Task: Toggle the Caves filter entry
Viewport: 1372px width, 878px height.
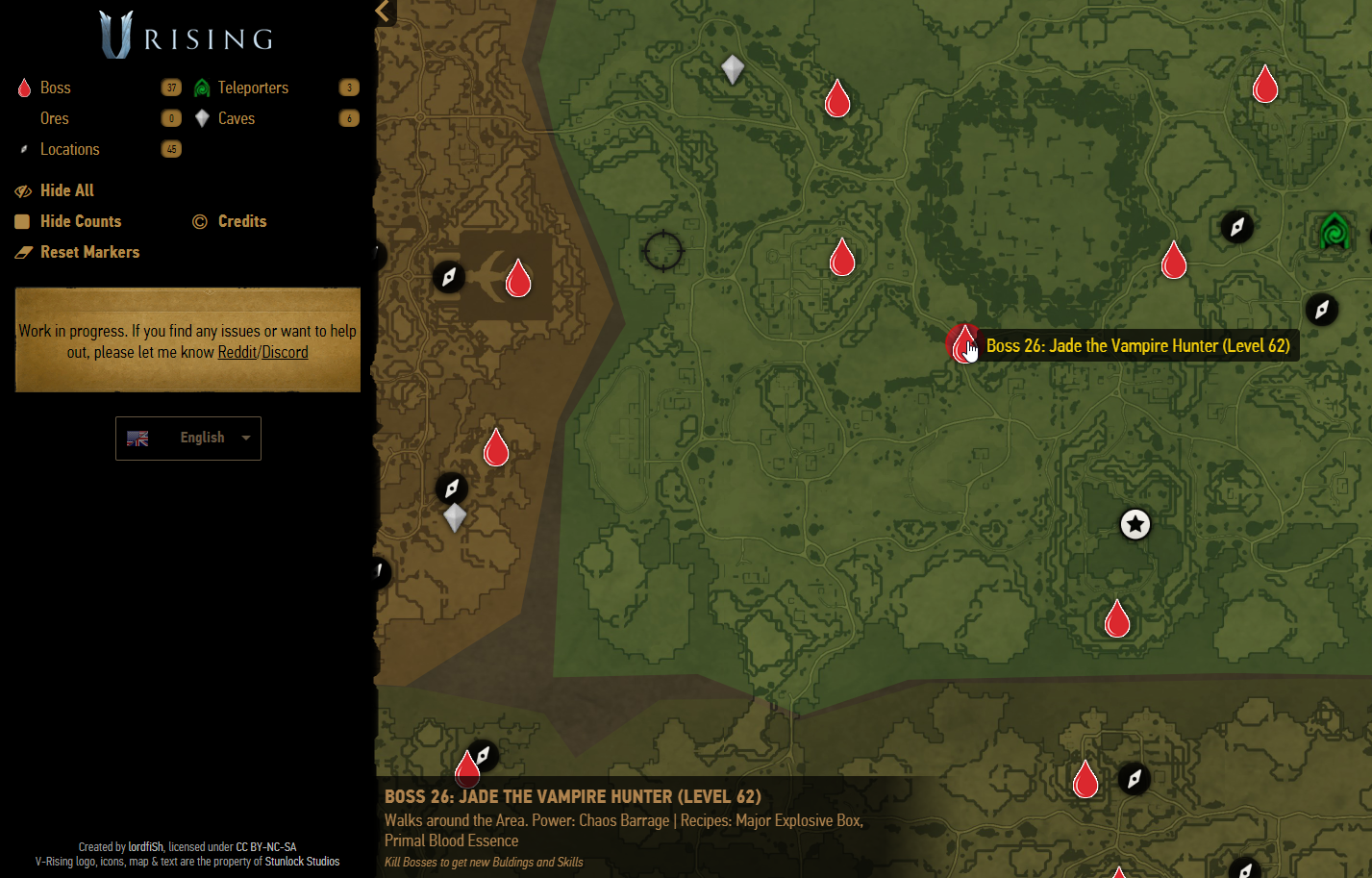Action: pyautogui.click(x=236, y=118)
